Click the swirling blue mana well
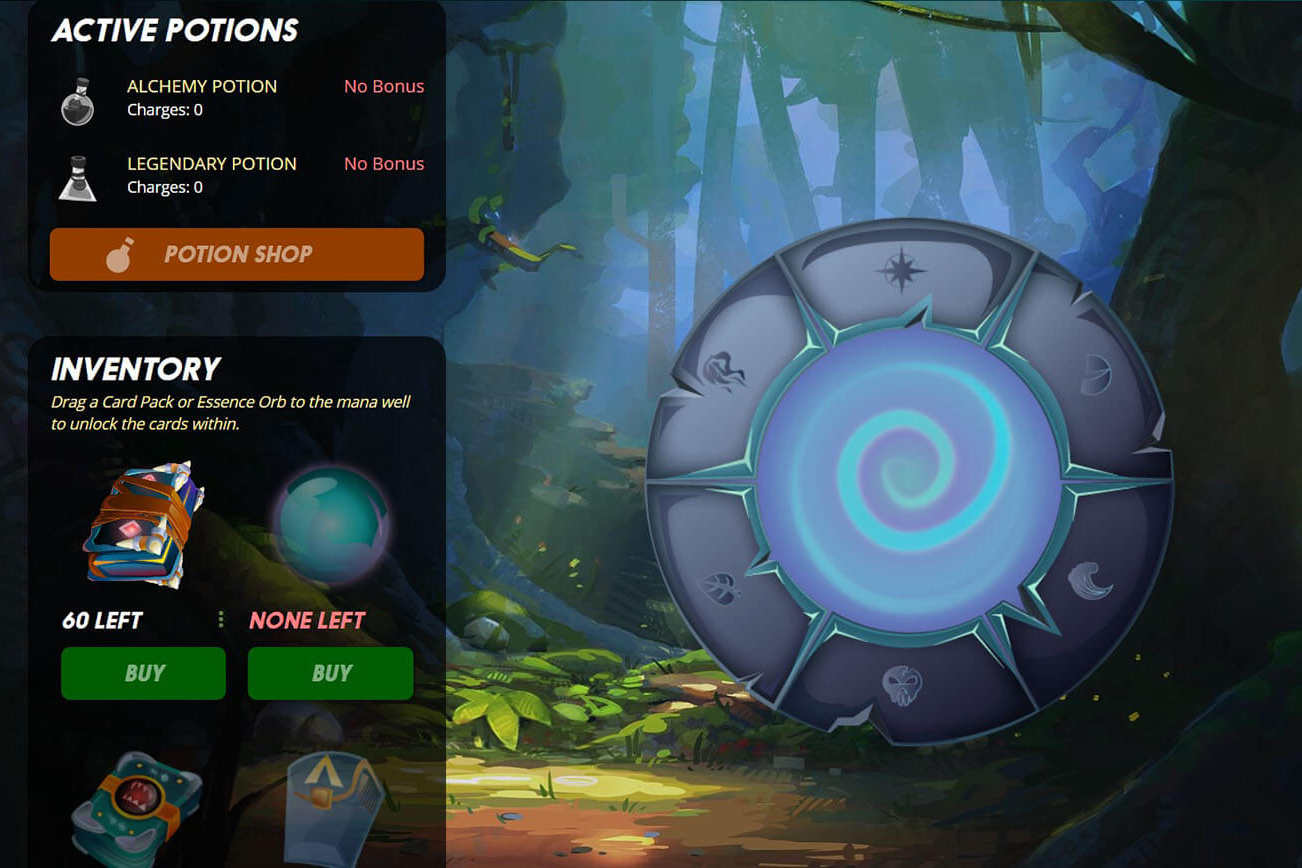The width and height of the screenshot is (1302, 868). pos(908,482)
